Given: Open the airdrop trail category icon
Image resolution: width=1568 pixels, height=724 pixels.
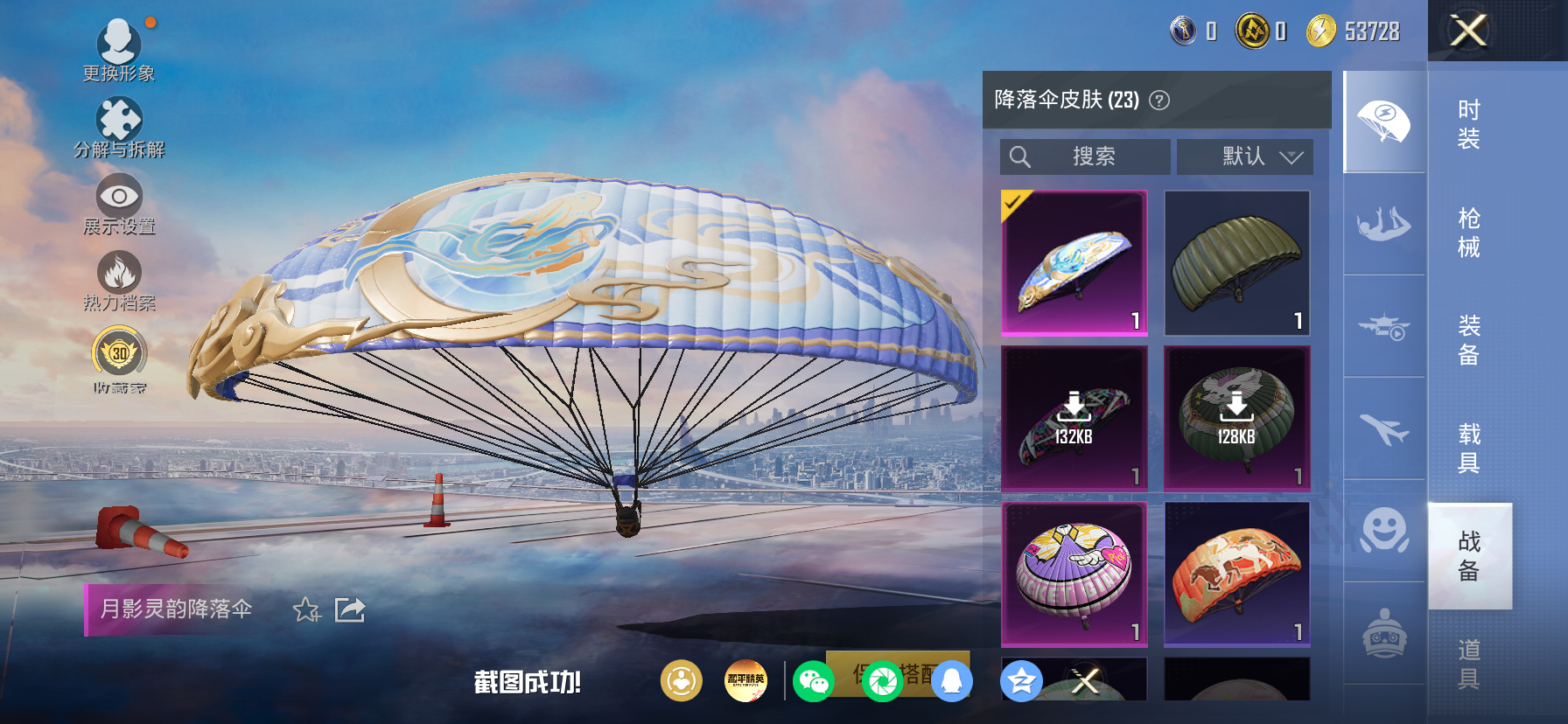Looking at the screenshot, I should coord(1382,325).
